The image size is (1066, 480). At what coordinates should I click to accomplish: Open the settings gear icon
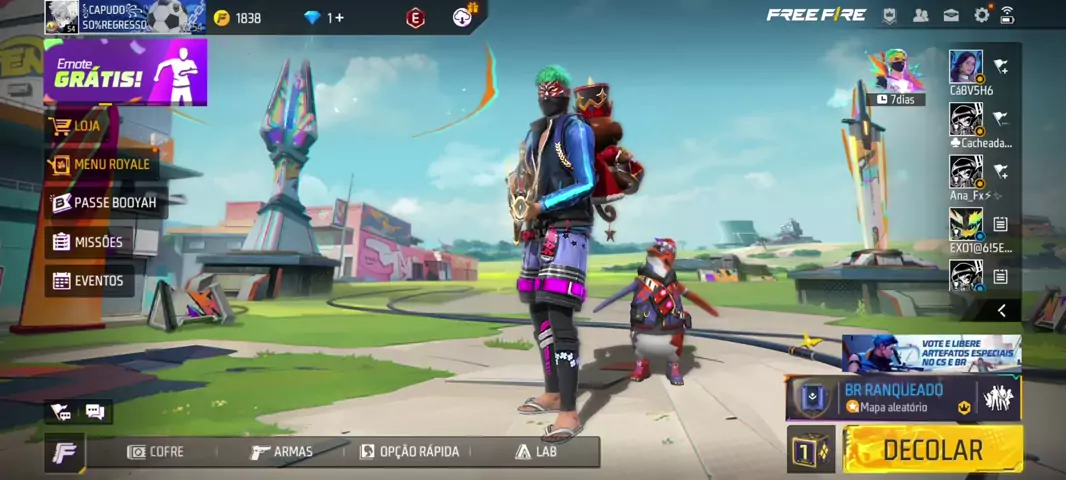[x=981, y=15]
